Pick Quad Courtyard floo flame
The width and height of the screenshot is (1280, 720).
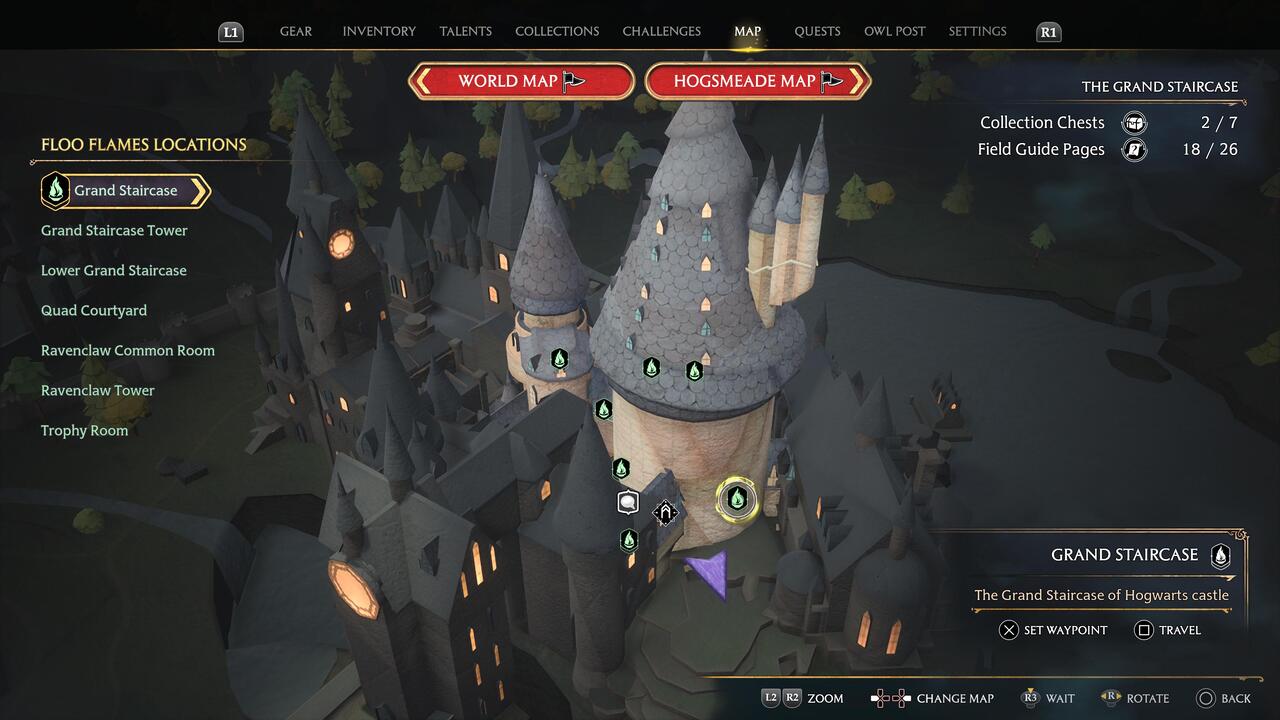[94, 311]
